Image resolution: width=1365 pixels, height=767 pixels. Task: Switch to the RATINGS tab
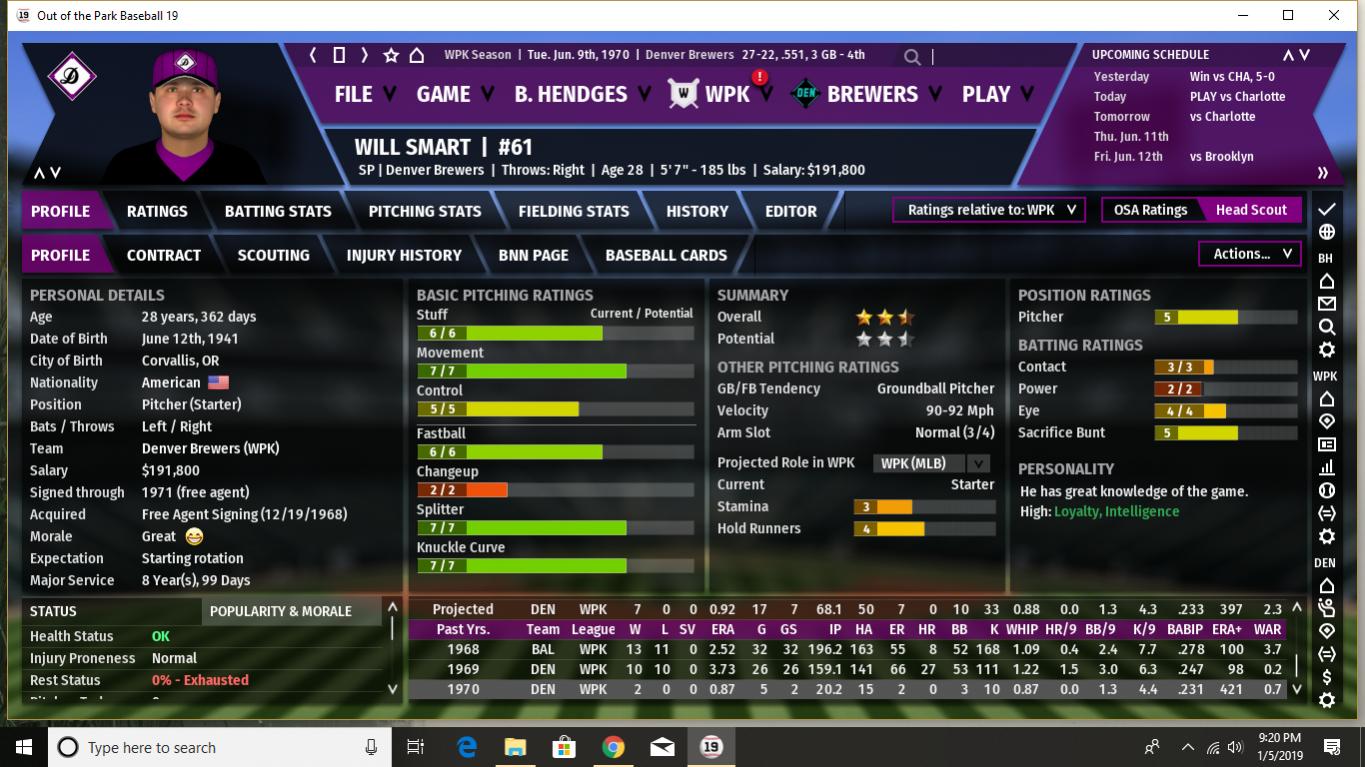coord(157,211)
